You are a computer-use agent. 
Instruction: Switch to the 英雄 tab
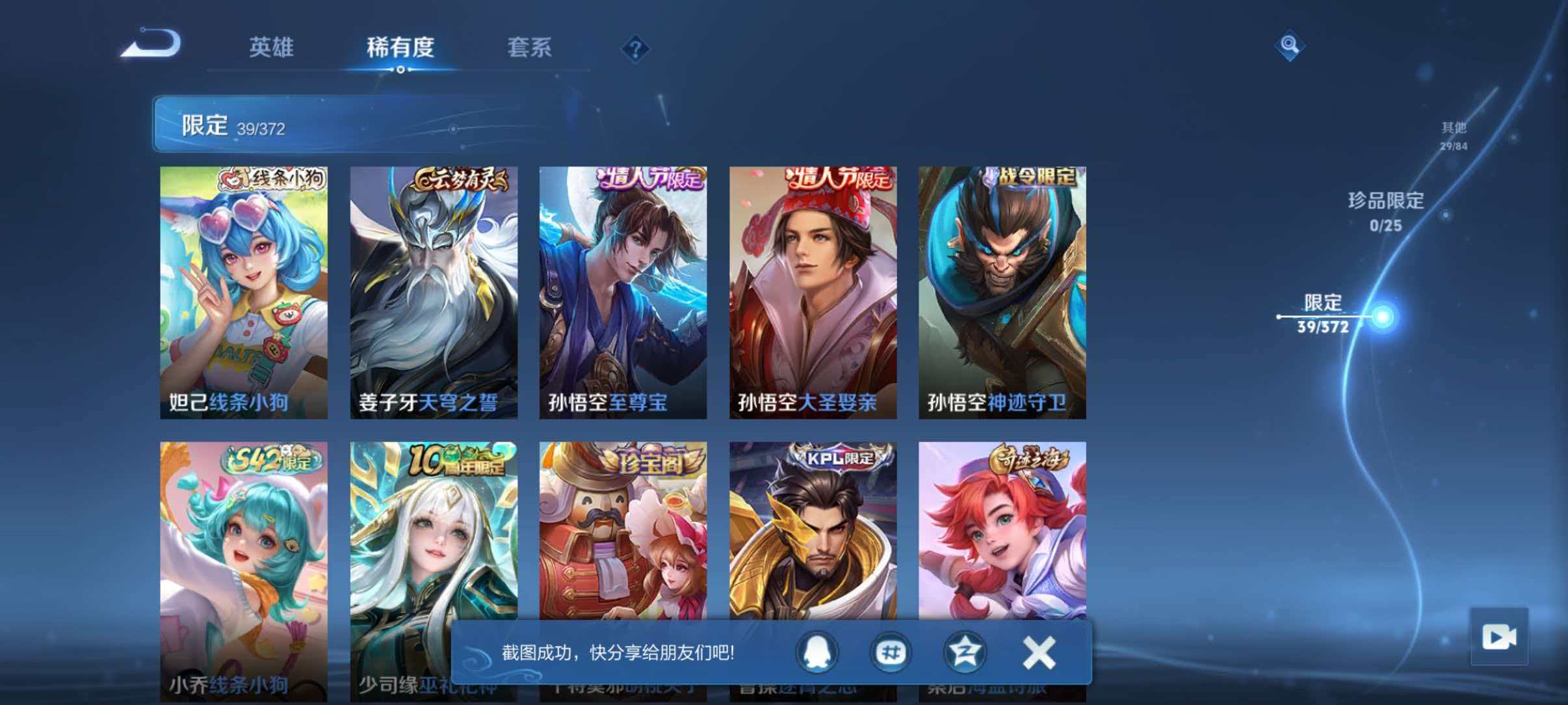(272, 47)
